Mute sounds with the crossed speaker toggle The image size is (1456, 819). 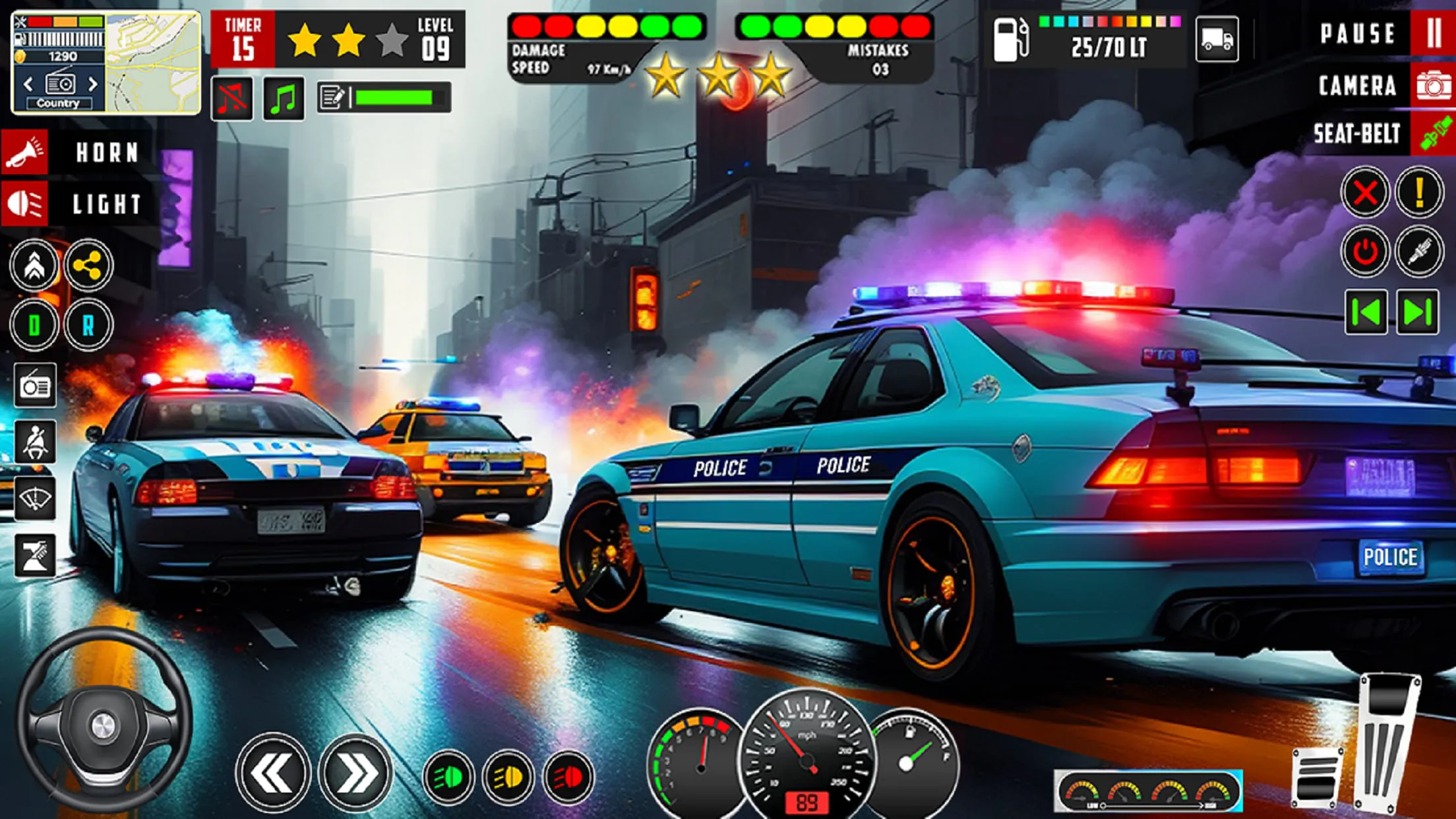232,97
